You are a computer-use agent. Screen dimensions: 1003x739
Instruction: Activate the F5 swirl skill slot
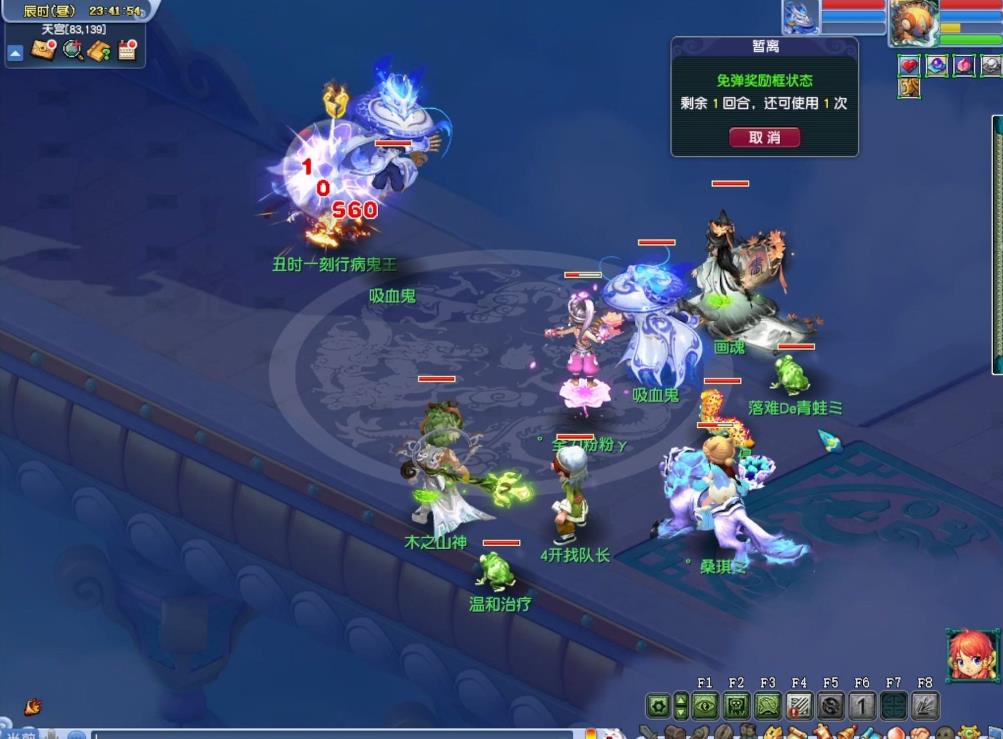[x=830, y=706]
